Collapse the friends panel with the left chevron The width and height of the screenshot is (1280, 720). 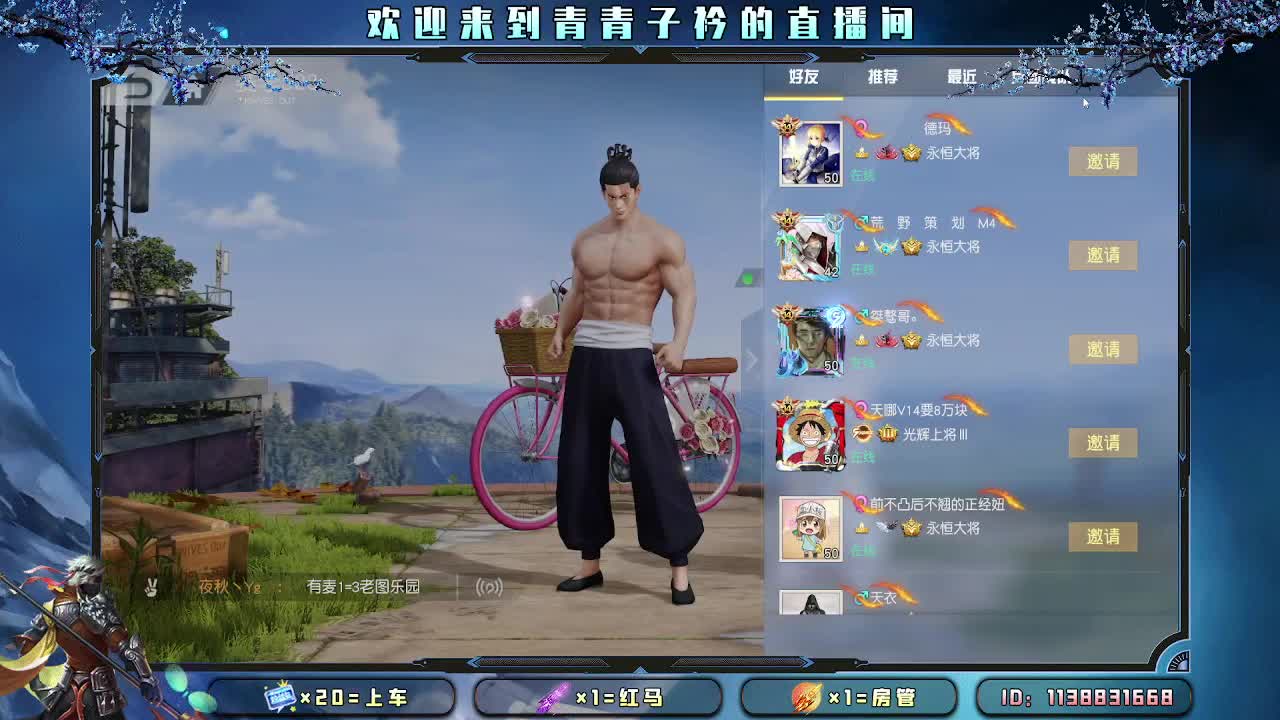click(751, 361)
